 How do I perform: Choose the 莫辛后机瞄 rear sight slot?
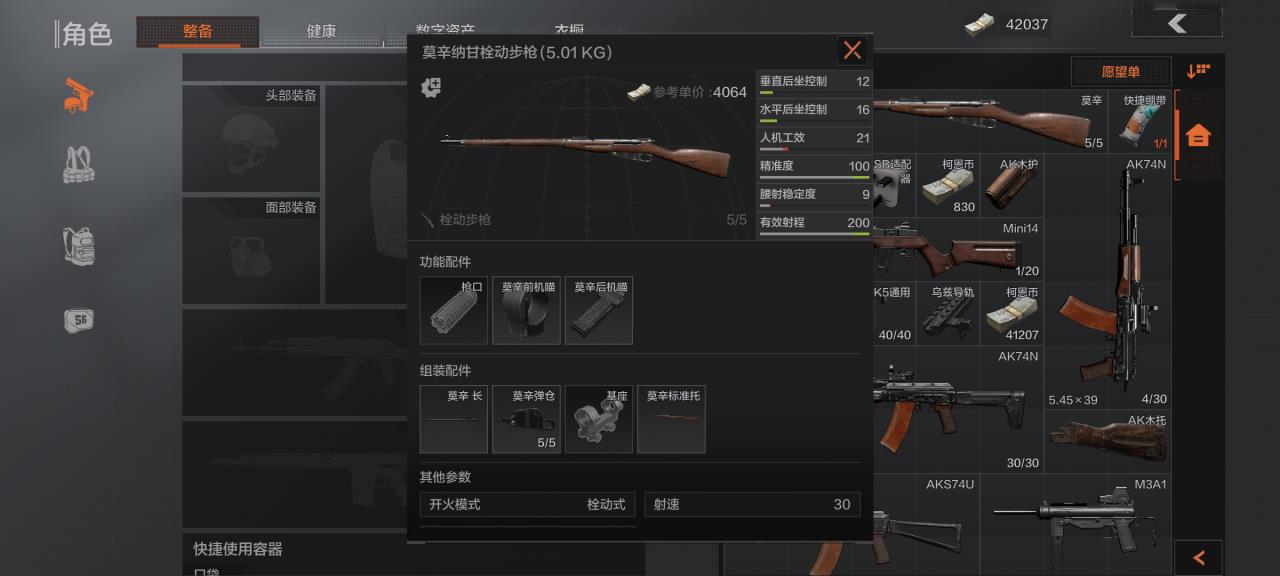[599, 311]
